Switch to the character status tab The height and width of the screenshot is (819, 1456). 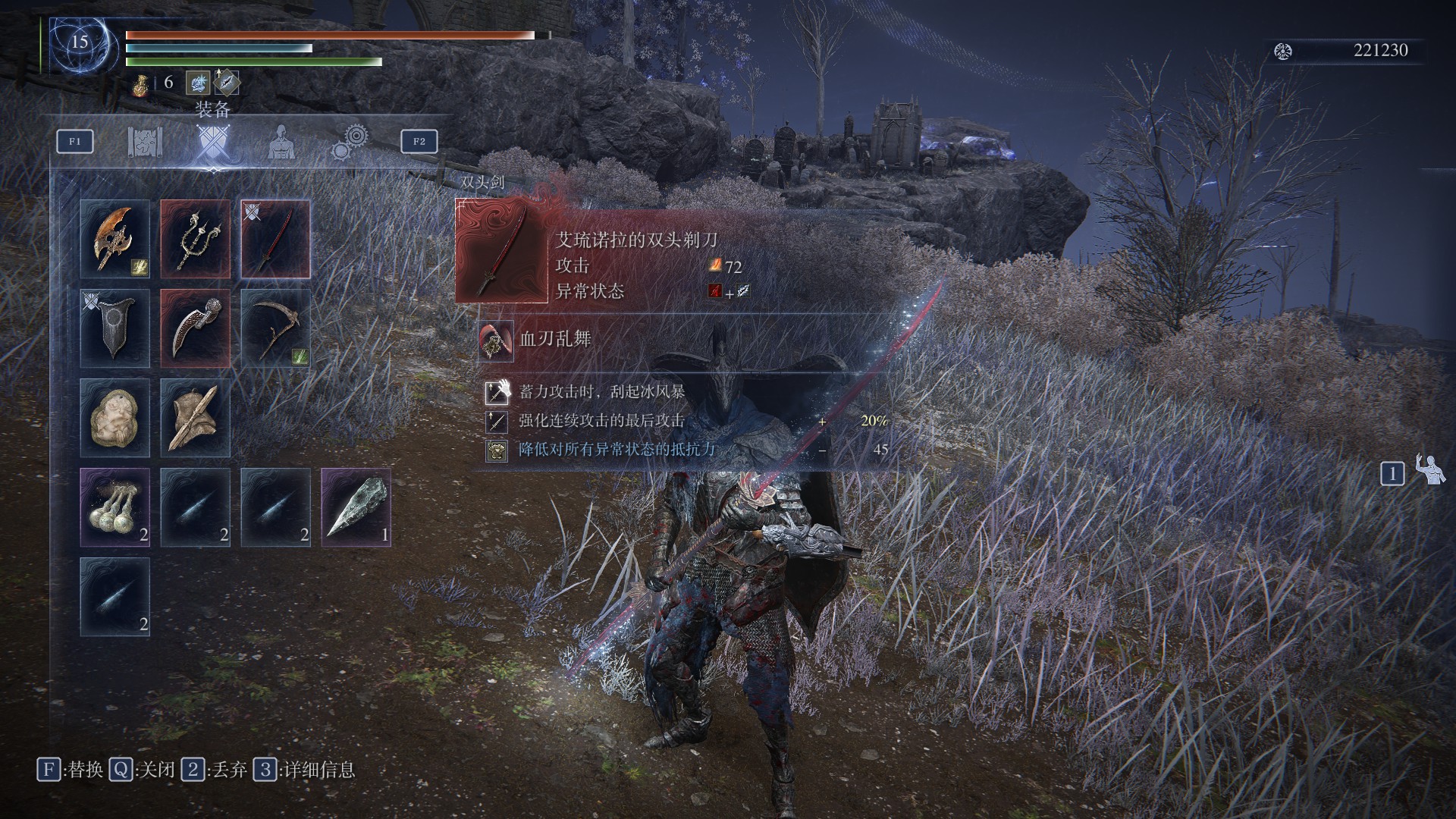[281, 143]
